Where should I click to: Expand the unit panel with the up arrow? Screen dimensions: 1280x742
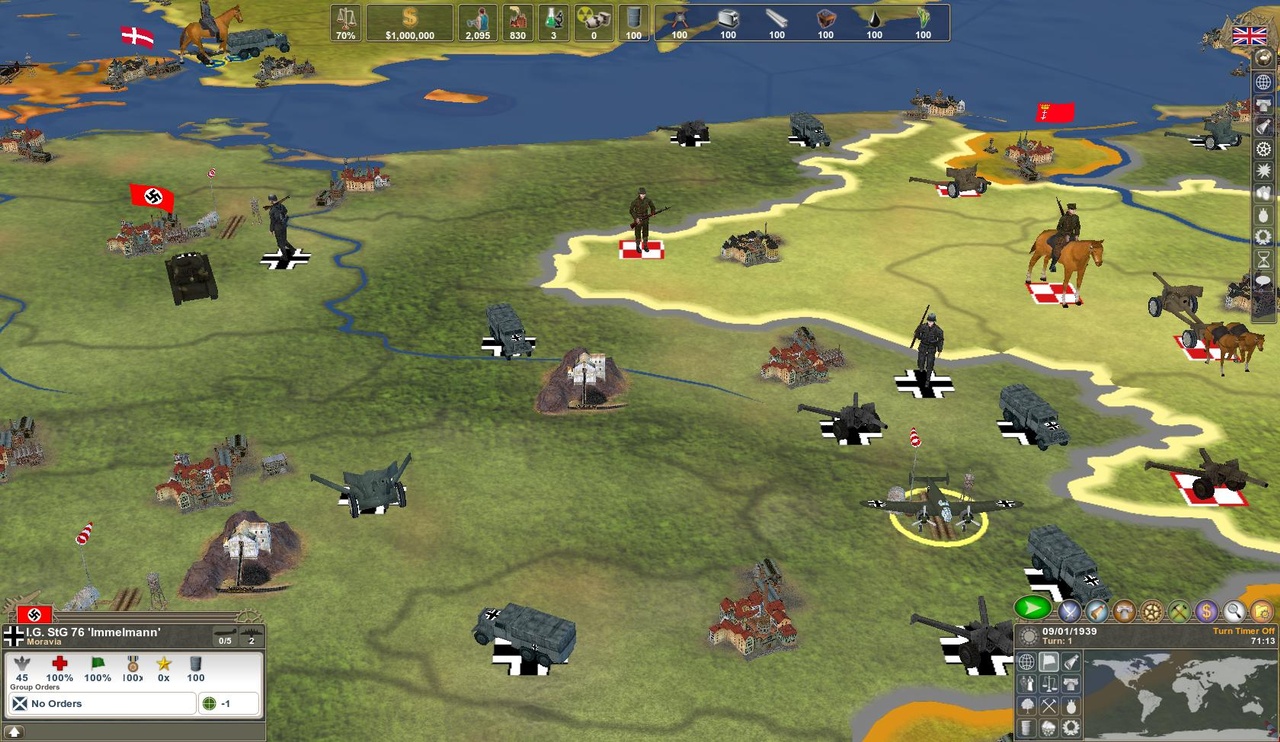[14, 732]
